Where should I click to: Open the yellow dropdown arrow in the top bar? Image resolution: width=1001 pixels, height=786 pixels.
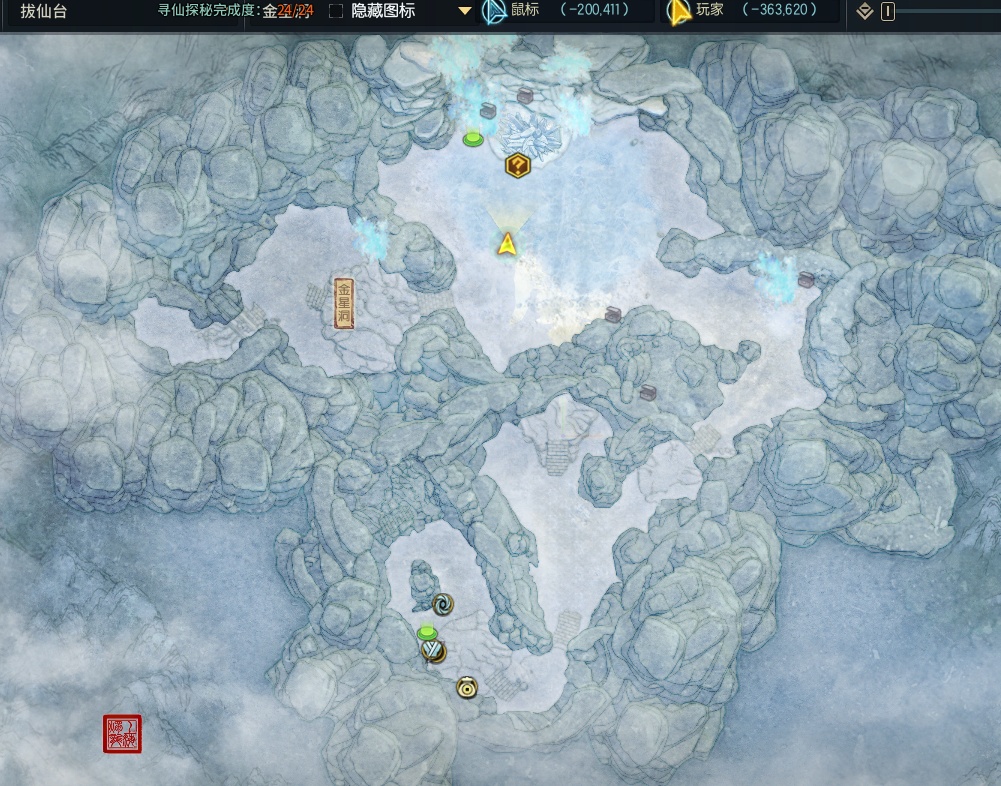(x=465, y=11)
